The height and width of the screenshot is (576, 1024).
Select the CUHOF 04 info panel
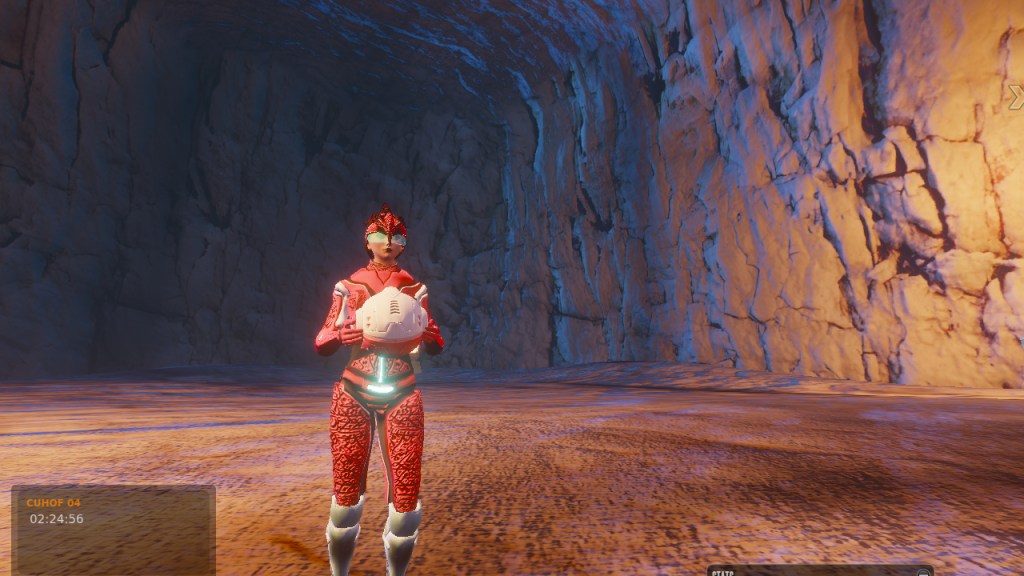(113, 530)
